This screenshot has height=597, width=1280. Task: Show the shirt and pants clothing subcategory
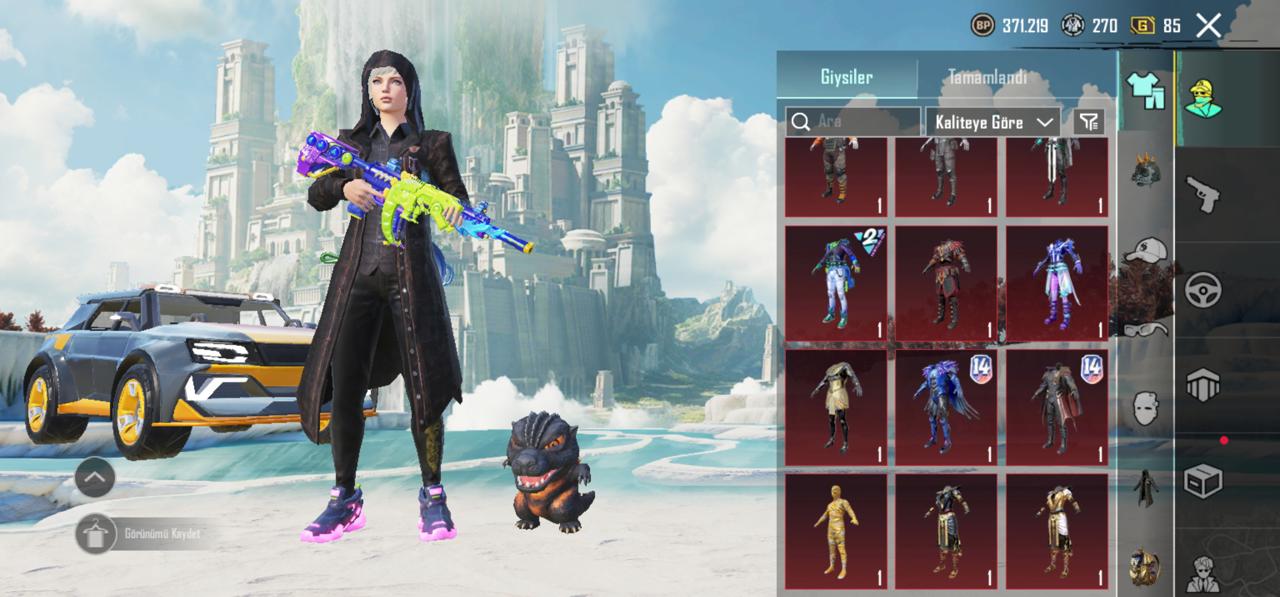pos(1146,90)
